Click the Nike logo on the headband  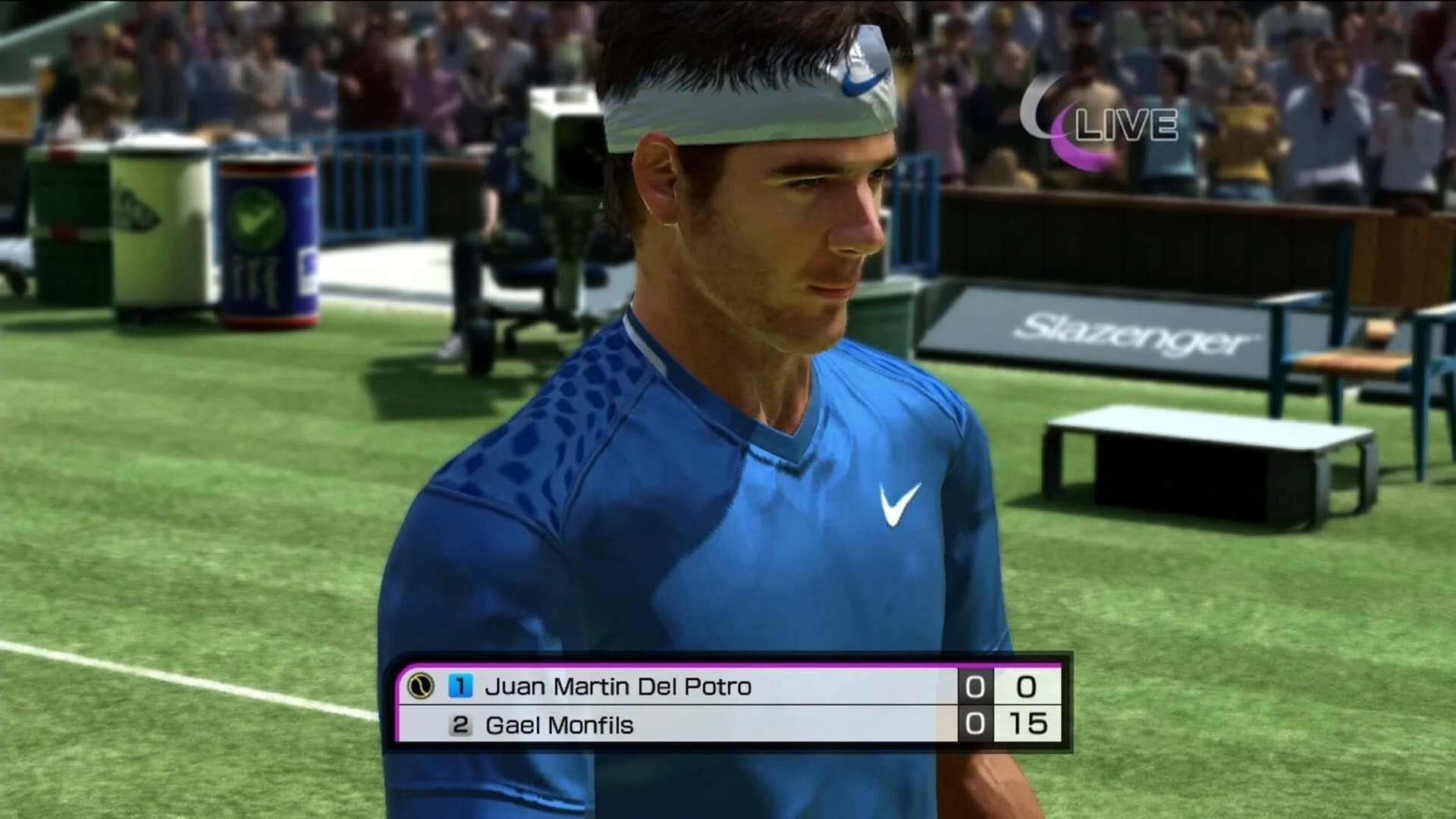click(x=864, y=80)
